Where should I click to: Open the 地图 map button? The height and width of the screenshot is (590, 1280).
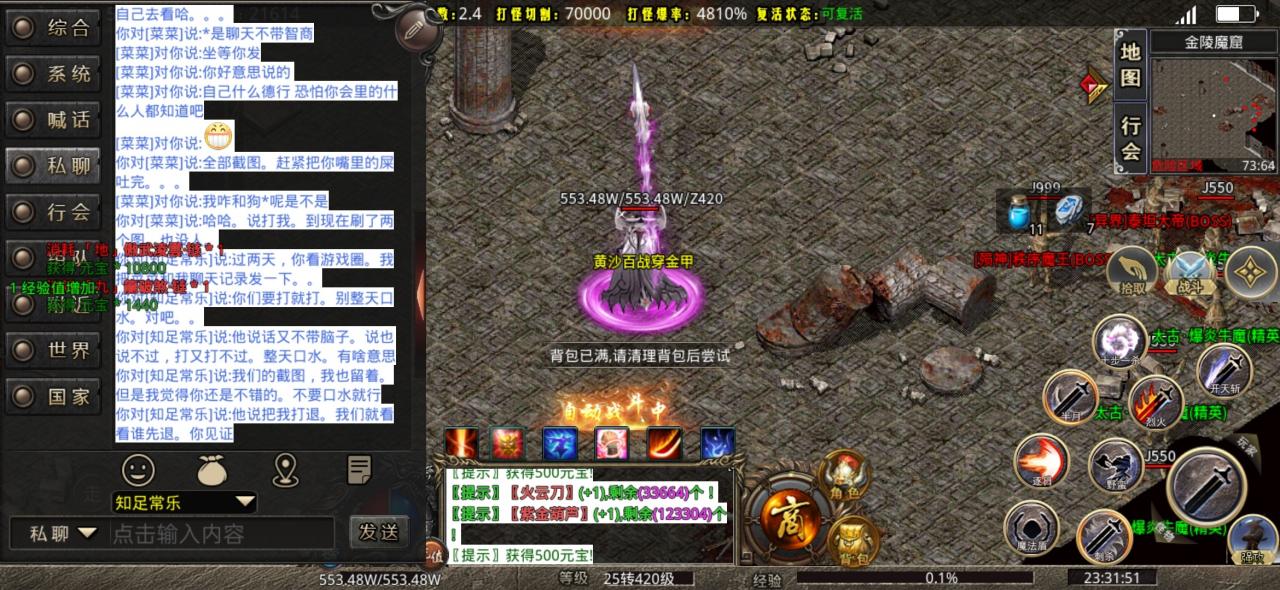pos(1131,65)
